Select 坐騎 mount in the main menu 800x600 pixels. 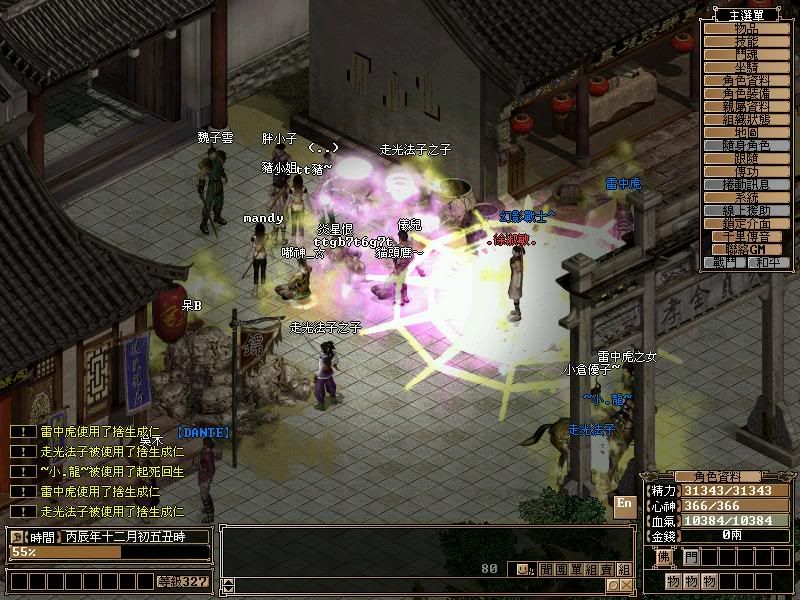click(746, 67)
